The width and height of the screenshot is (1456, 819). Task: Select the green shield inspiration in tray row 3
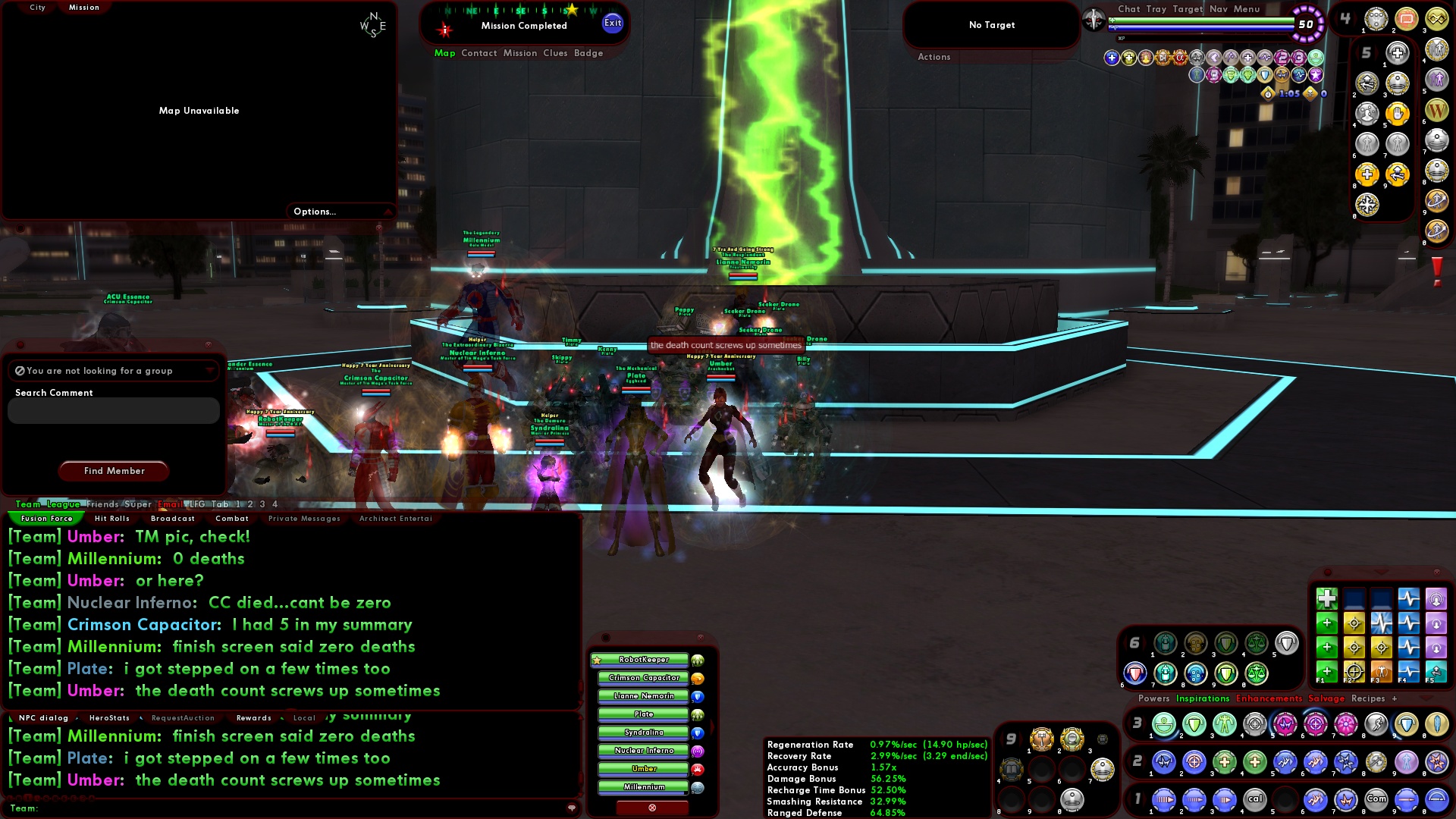pyautogui.click(x=1194, y=724)
